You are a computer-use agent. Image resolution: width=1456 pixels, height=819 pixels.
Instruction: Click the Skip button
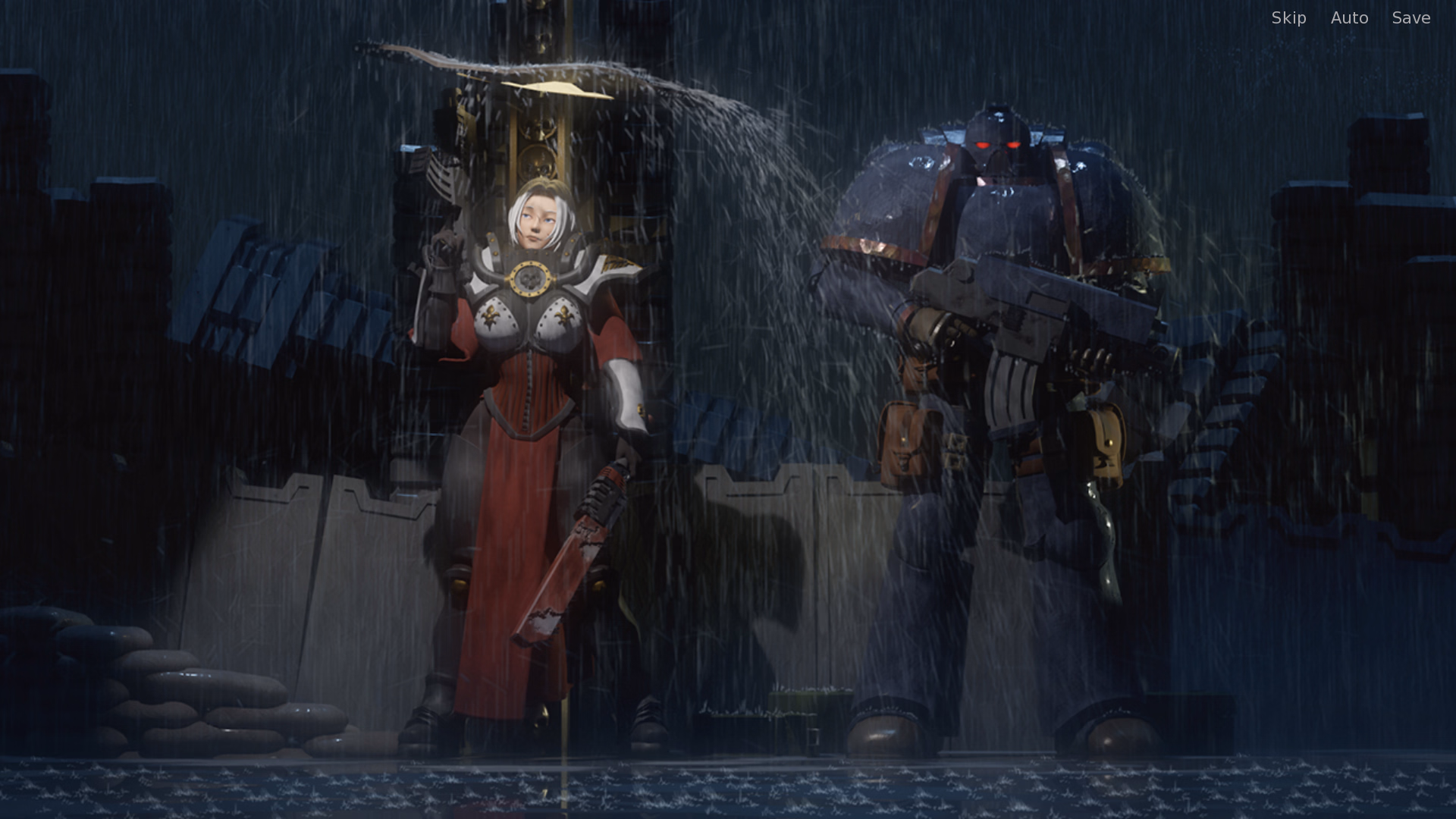coord(1288,17)
